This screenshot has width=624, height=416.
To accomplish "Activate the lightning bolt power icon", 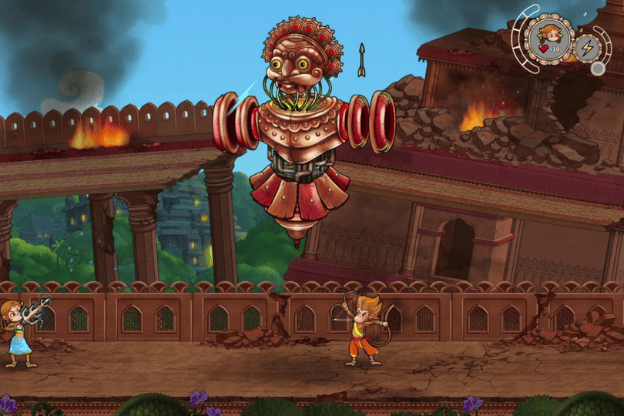I will (587, 46).
